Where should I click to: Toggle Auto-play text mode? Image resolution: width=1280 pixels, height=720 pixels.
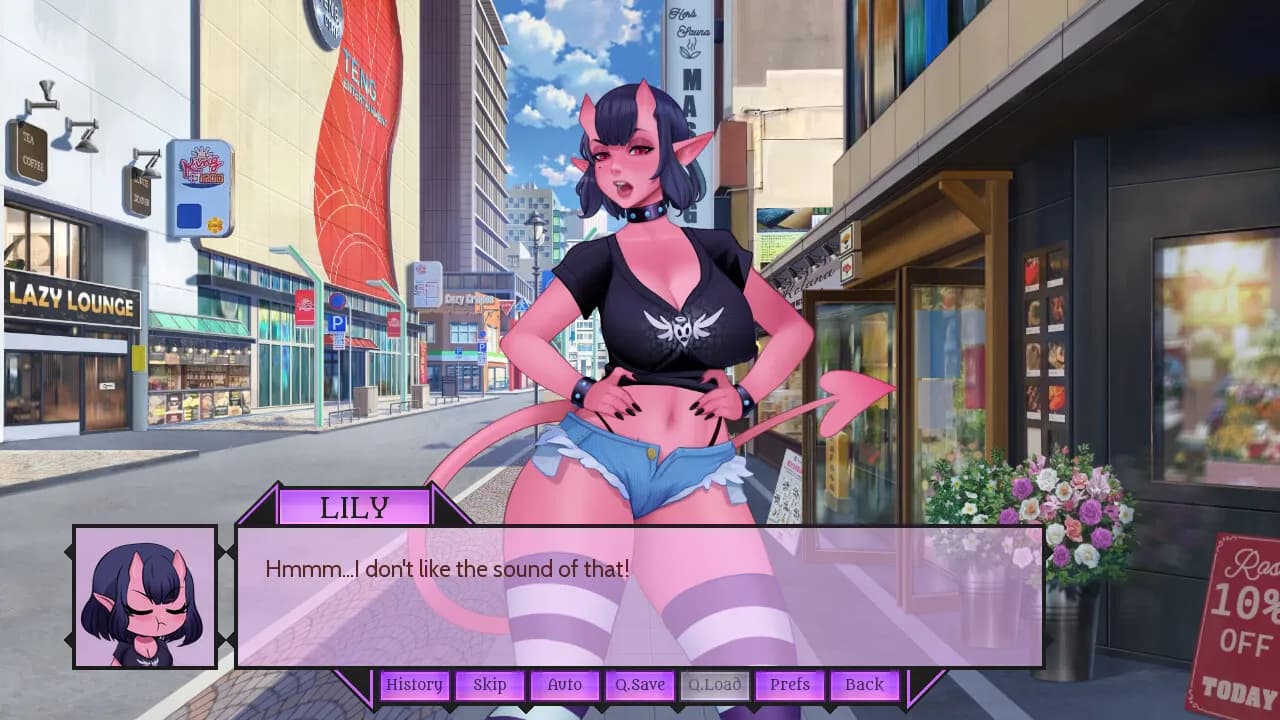pos(565,685)
